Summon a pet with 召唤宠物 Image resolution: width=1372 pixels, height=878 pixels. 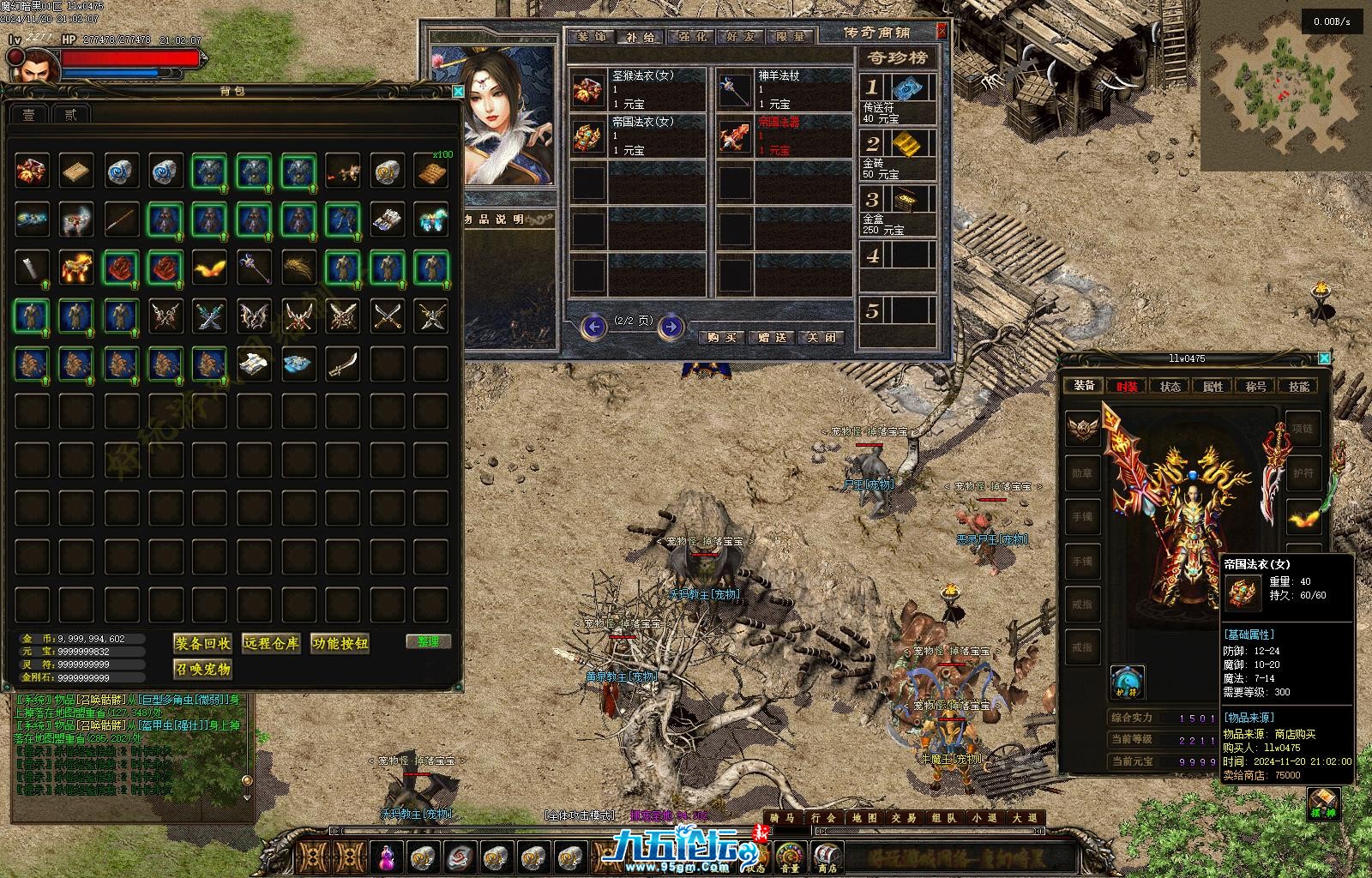tap(203, 669)
